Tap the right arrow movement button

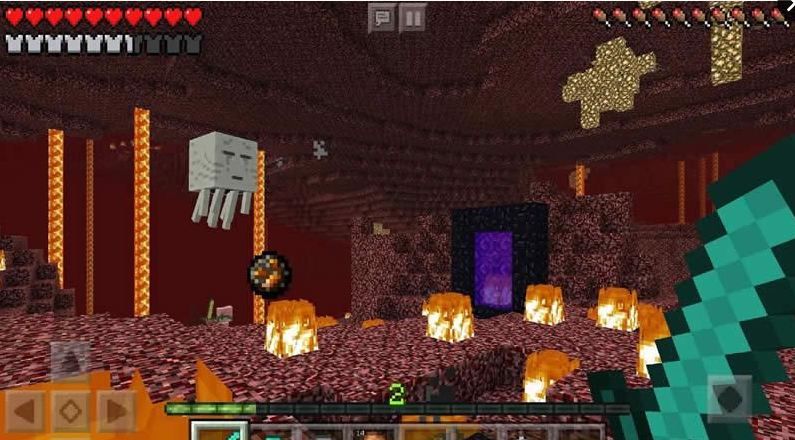point(116,411)
